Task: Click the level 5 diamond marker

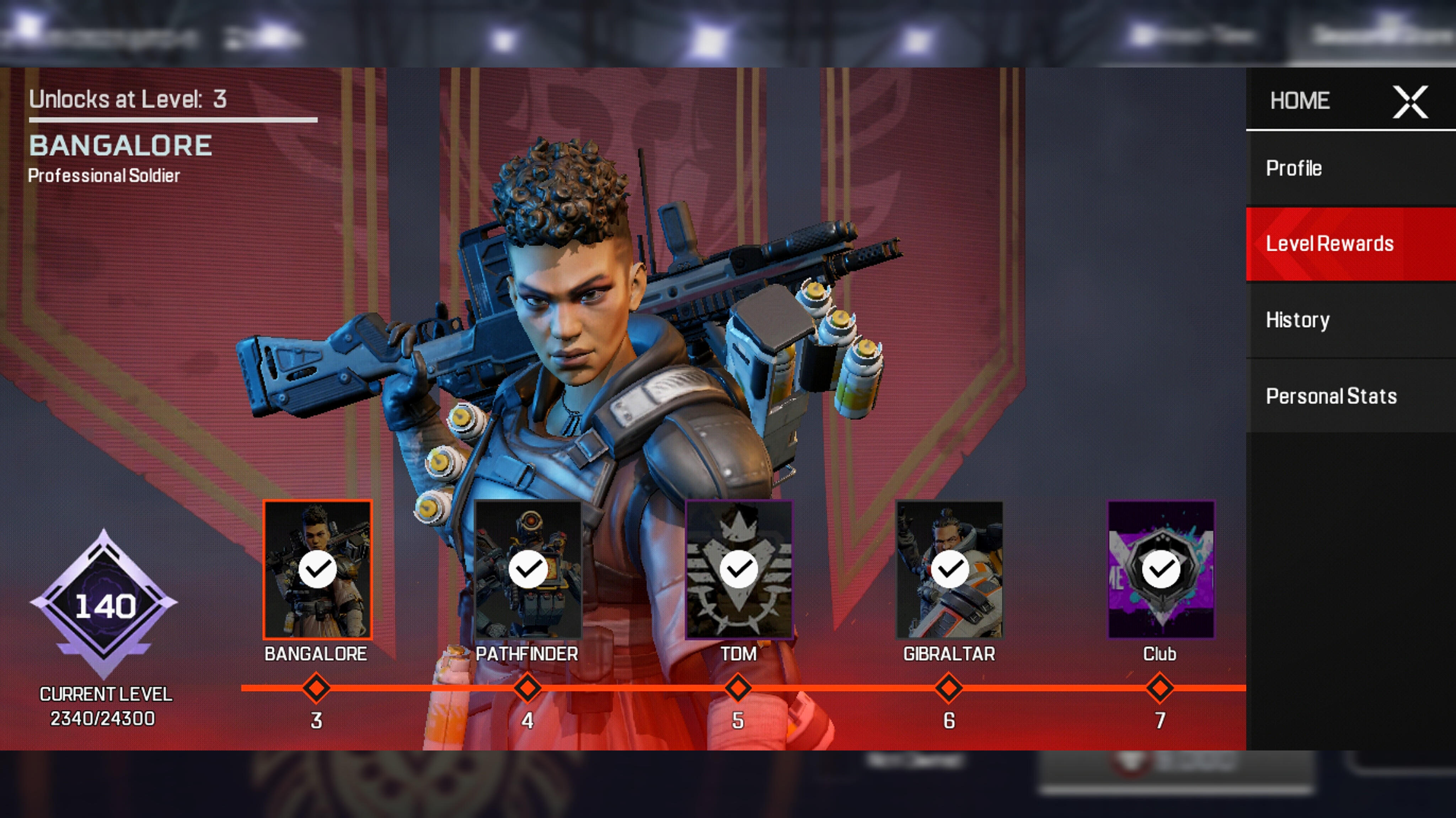Action: point(738,688)
